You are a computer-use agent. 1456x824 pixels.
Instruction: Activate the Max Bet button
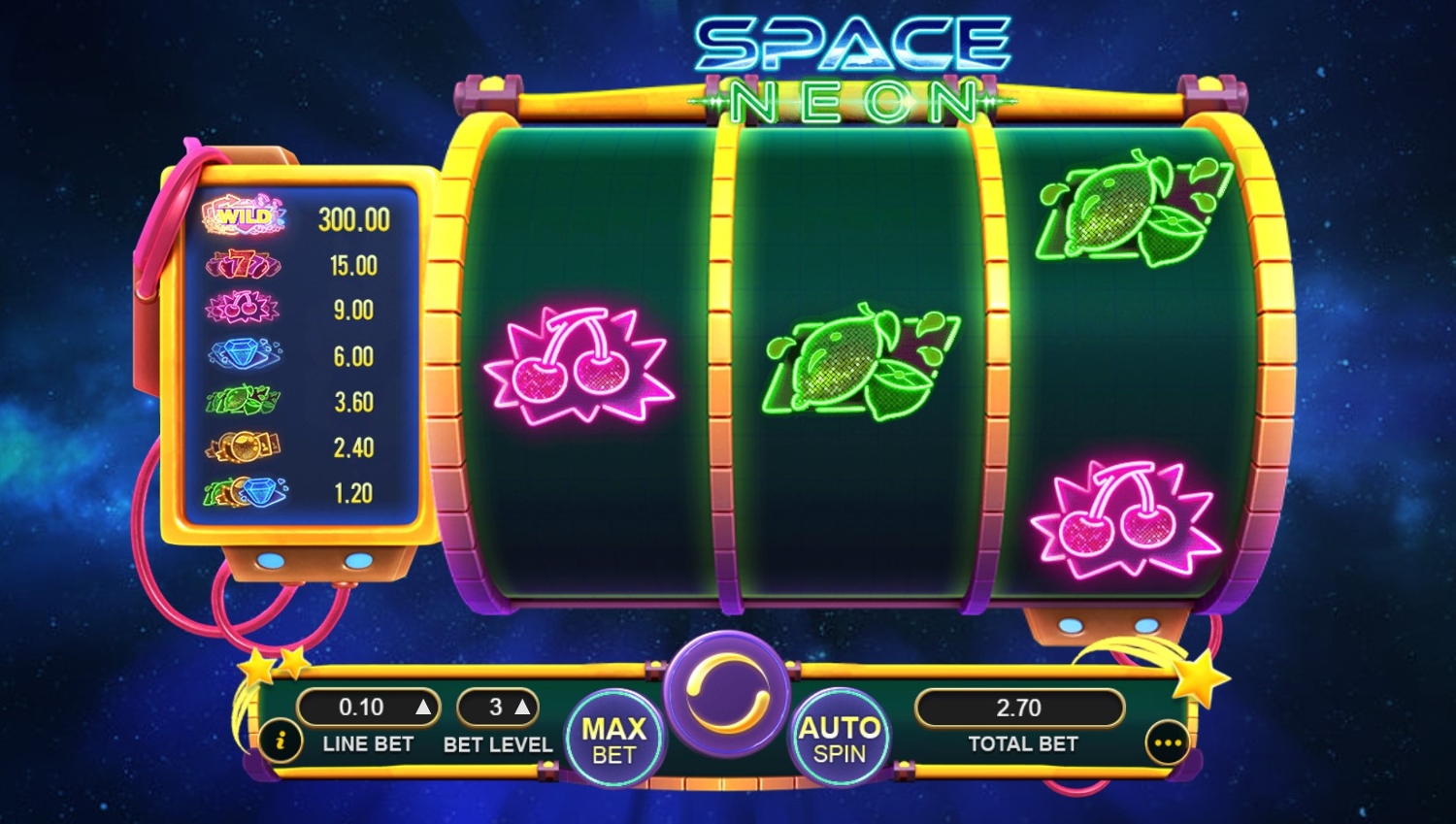pos(613,741)
